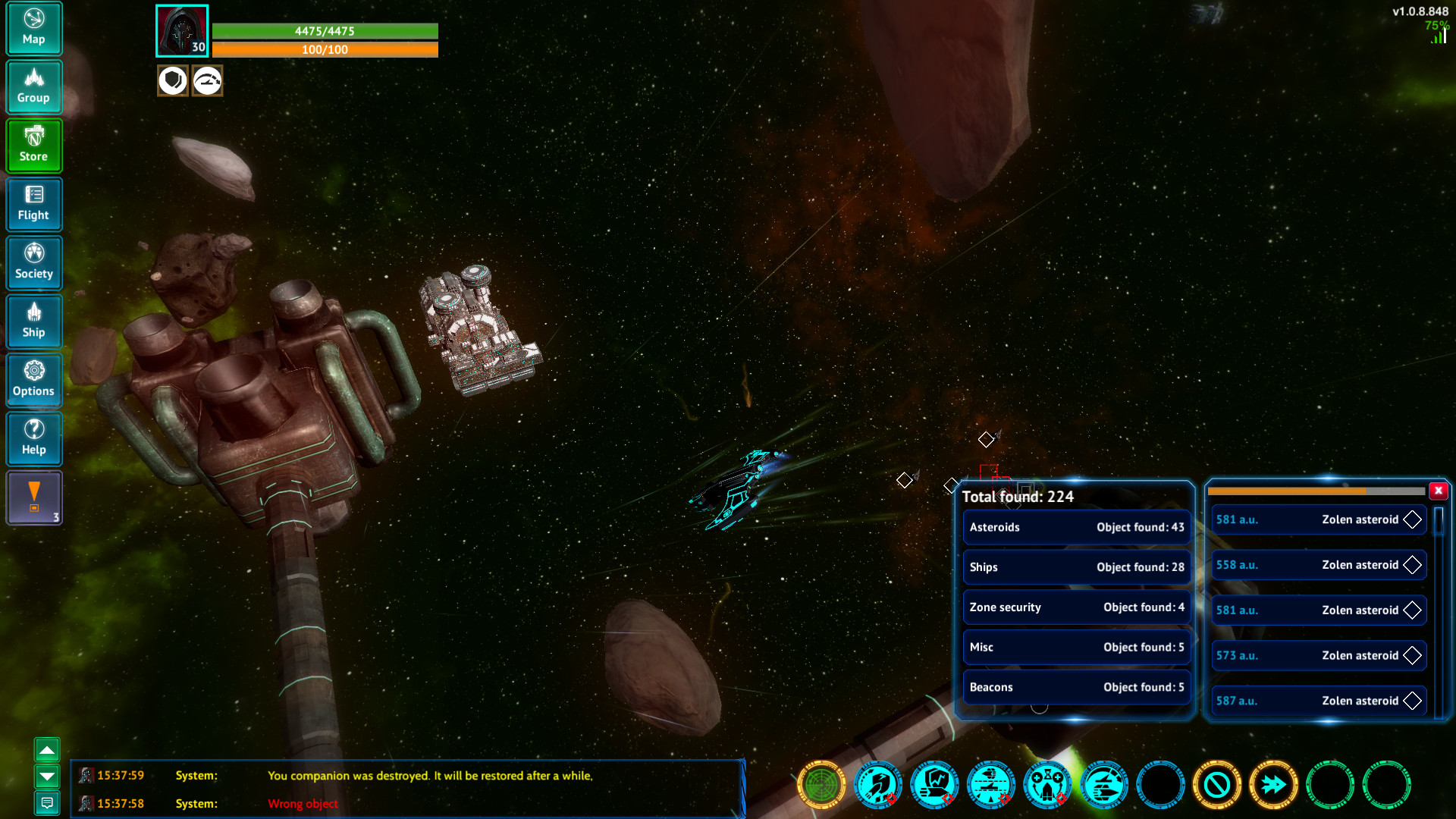Viewport: 1456px width, 819px height.
Task: Toggle the marker beside 587 a.u. Zolen asteroid
Action: point(1412,701)
